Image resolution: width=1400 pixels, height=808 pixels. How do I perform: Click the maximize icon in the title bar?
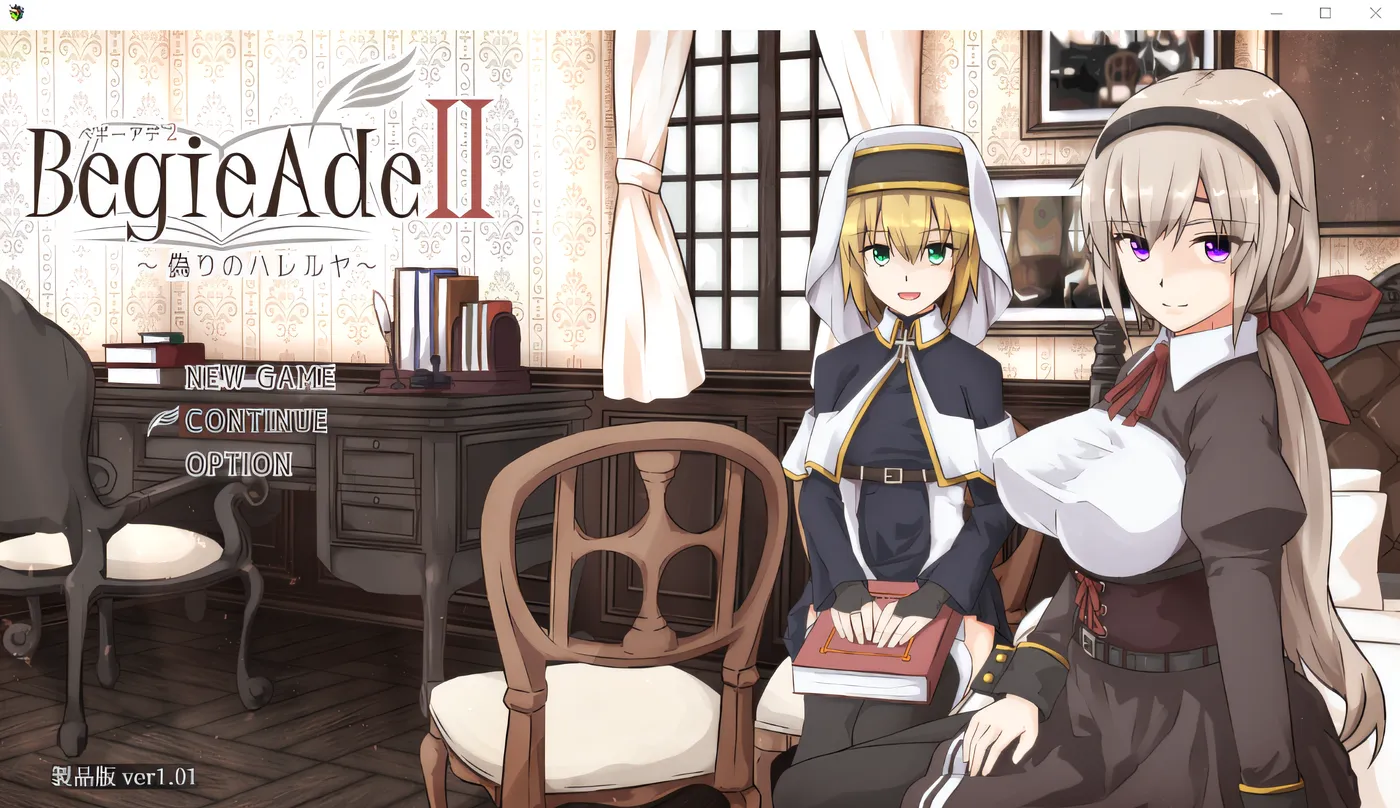click(1325, 13)
